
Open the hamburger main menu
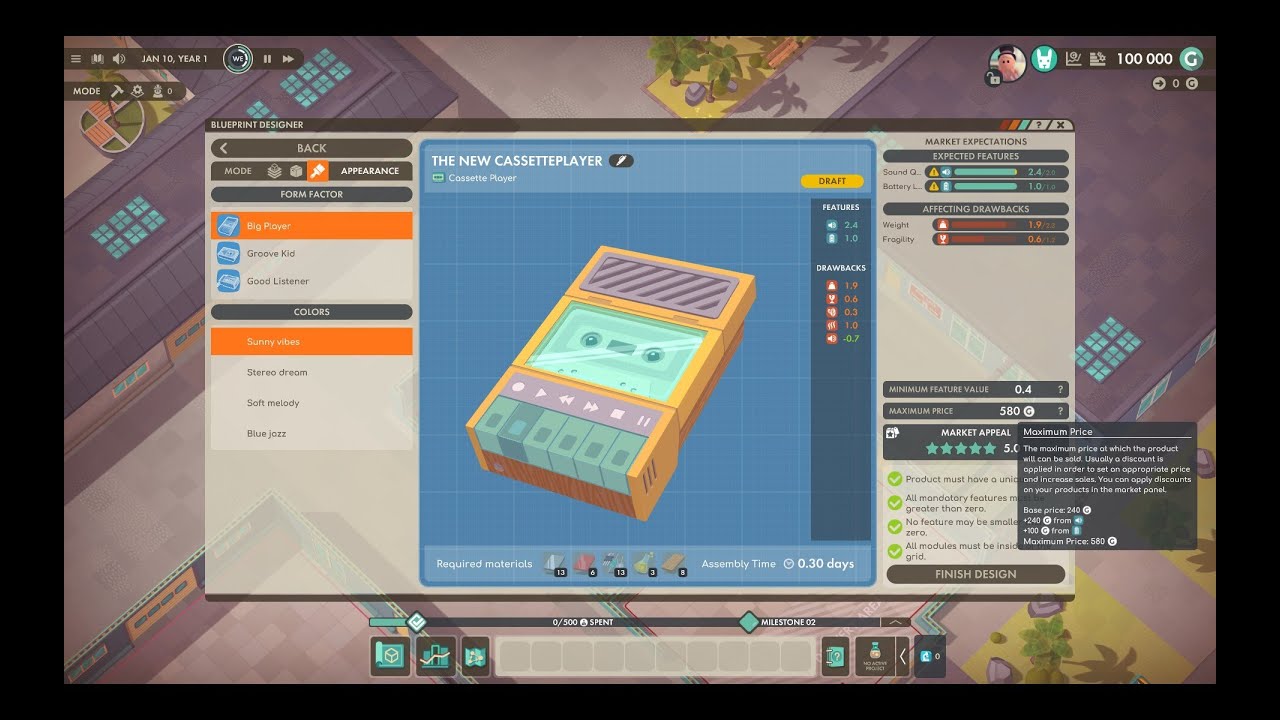click(76, 59)
